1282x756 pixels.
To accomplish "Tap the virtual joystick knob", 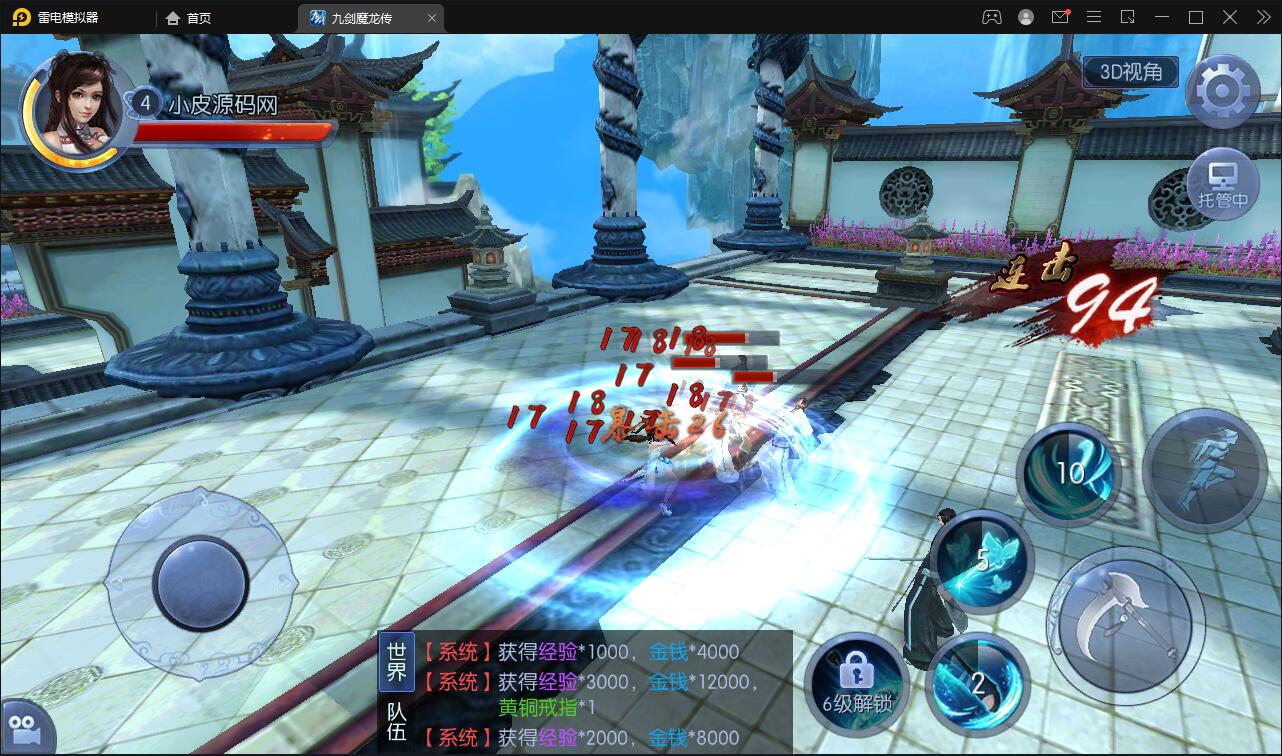I will pos(201,583).
